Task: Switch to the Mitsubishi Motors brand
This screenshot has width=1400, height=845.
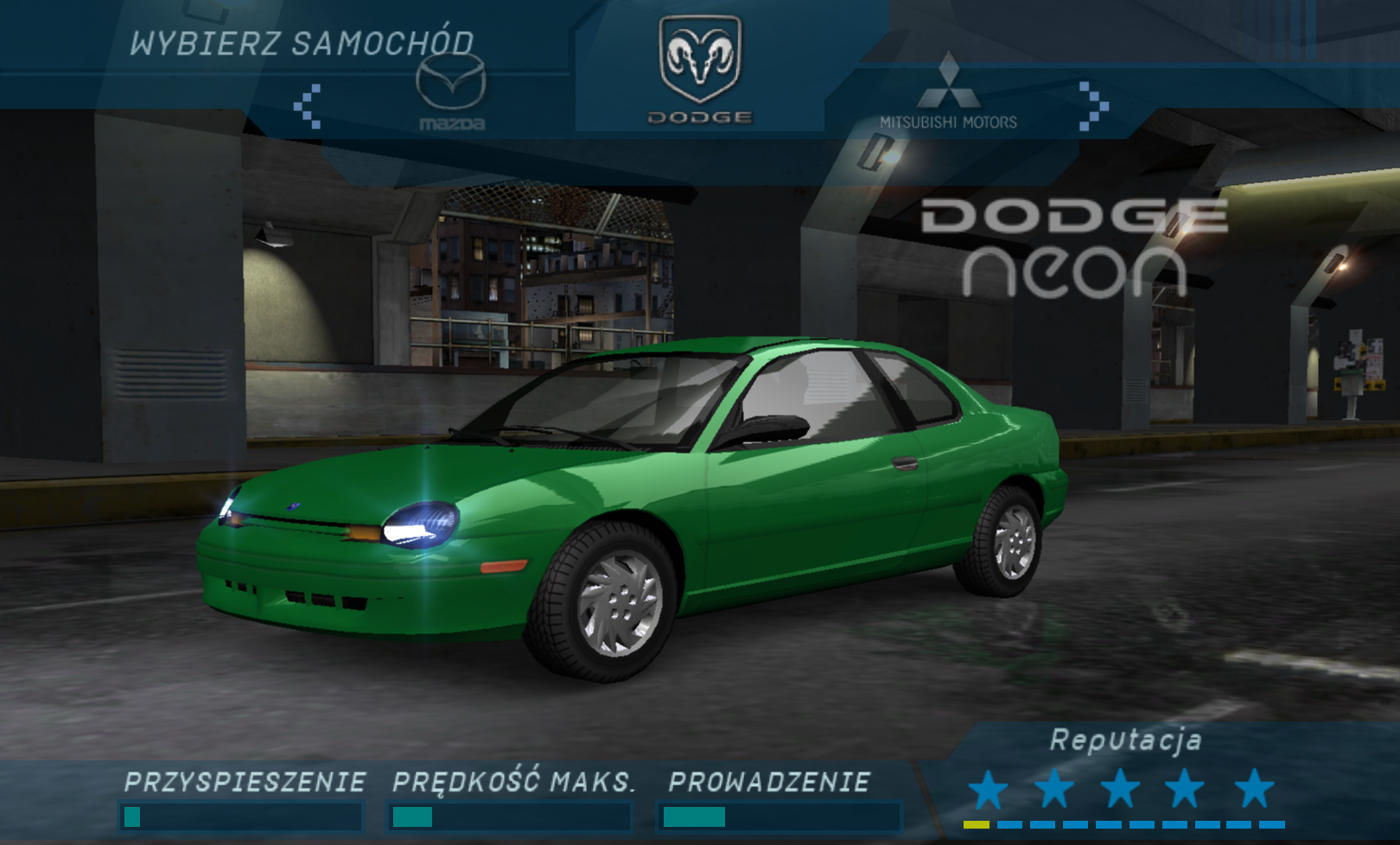Action: [x=948, y=92]
